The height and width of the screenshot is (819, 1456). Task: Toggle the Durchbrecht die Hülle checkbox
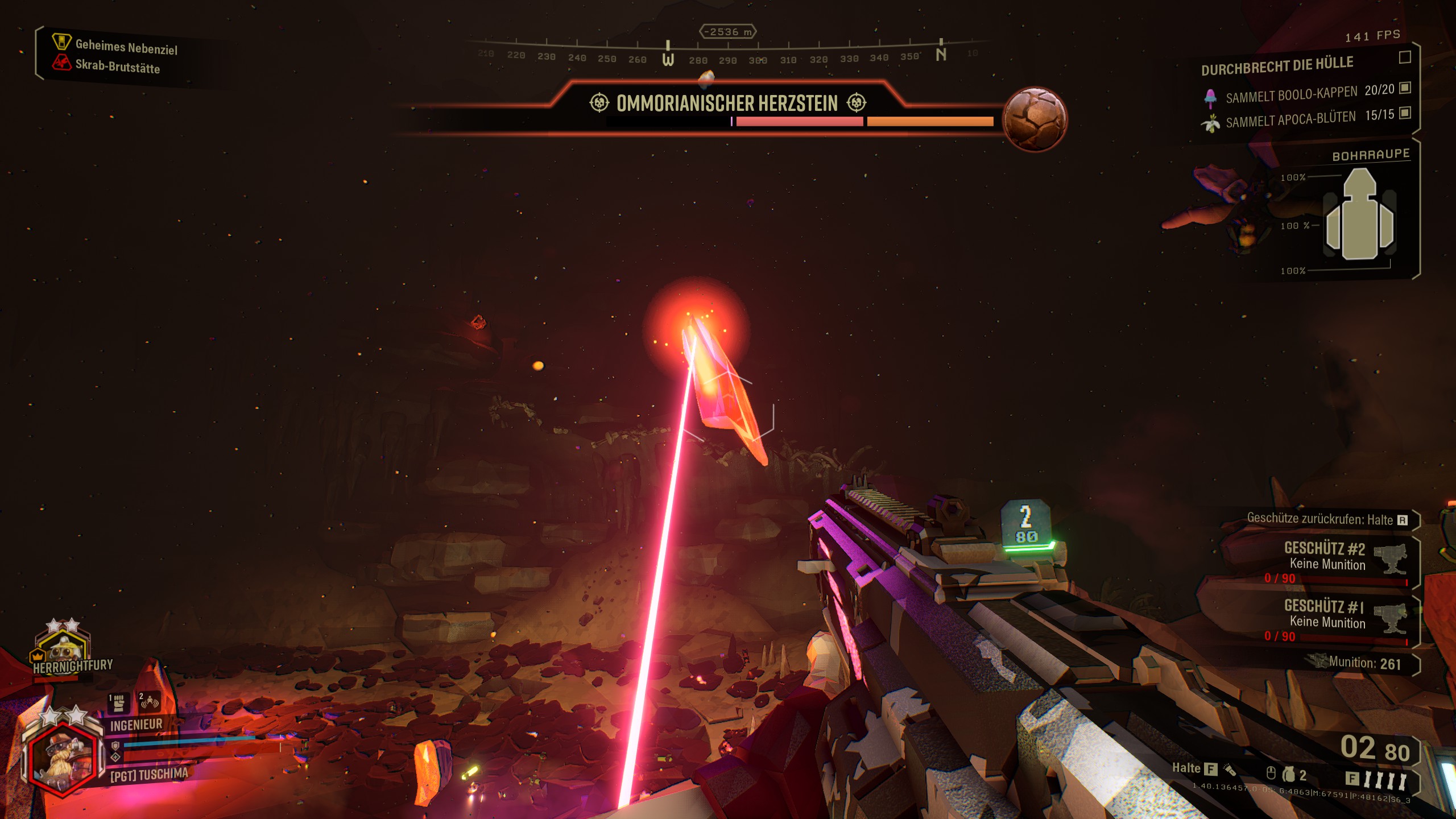click(x=1404, y=57)
